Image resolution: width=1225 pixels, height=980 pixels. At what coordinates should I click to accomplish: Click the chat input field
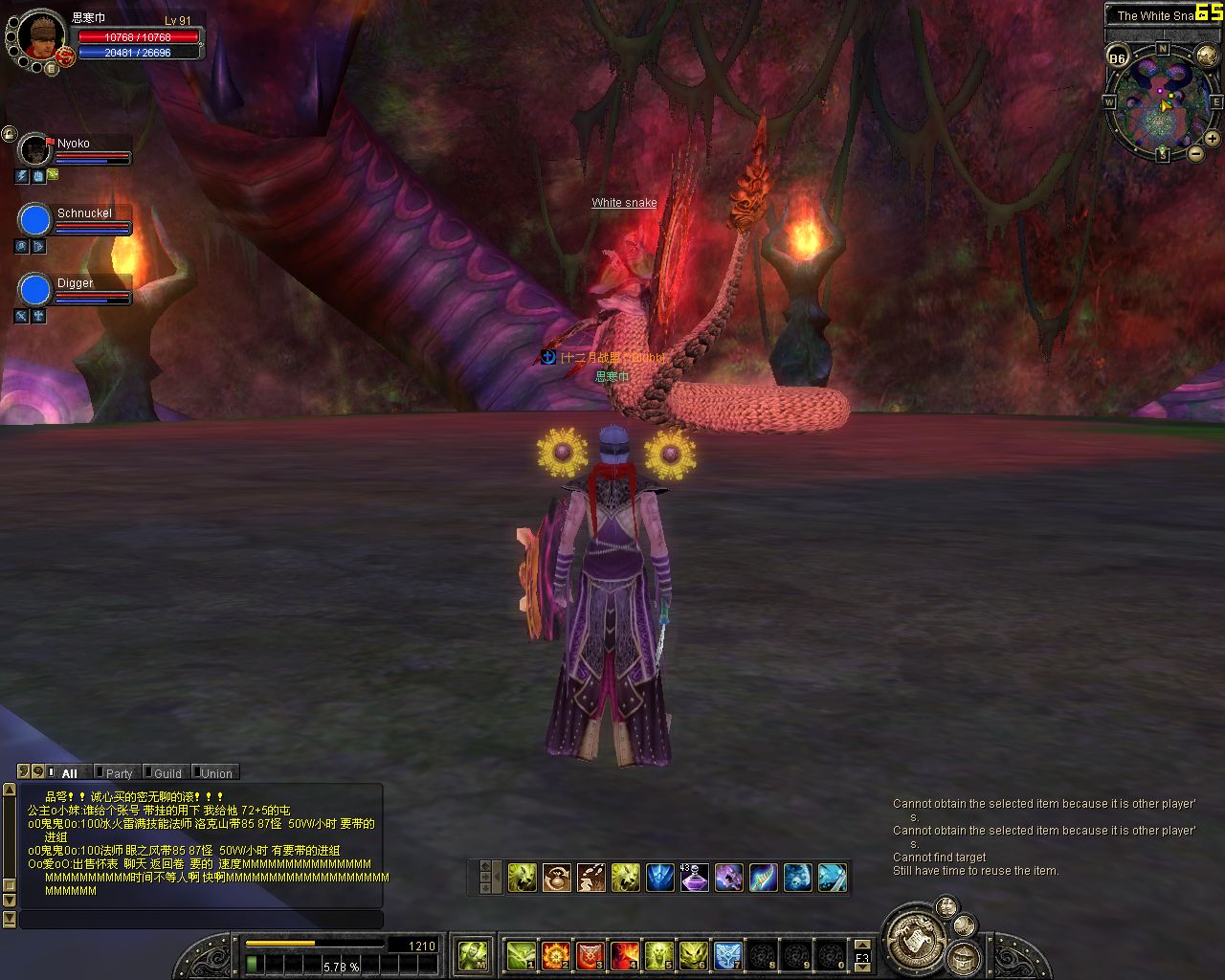point(201,920)
